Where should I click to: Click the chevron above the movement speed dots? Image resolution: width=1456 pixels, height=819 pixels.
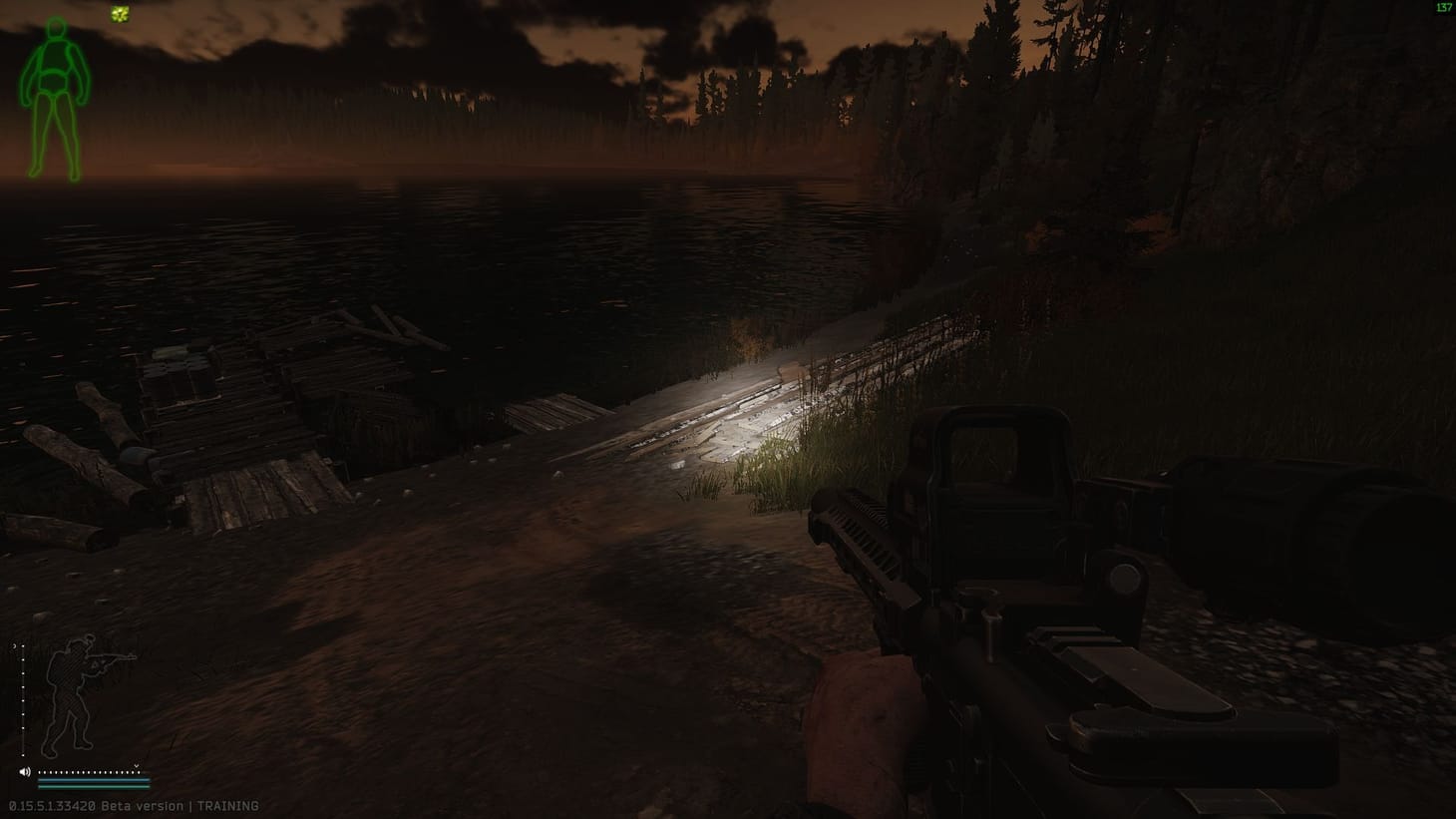click(136, 766)
